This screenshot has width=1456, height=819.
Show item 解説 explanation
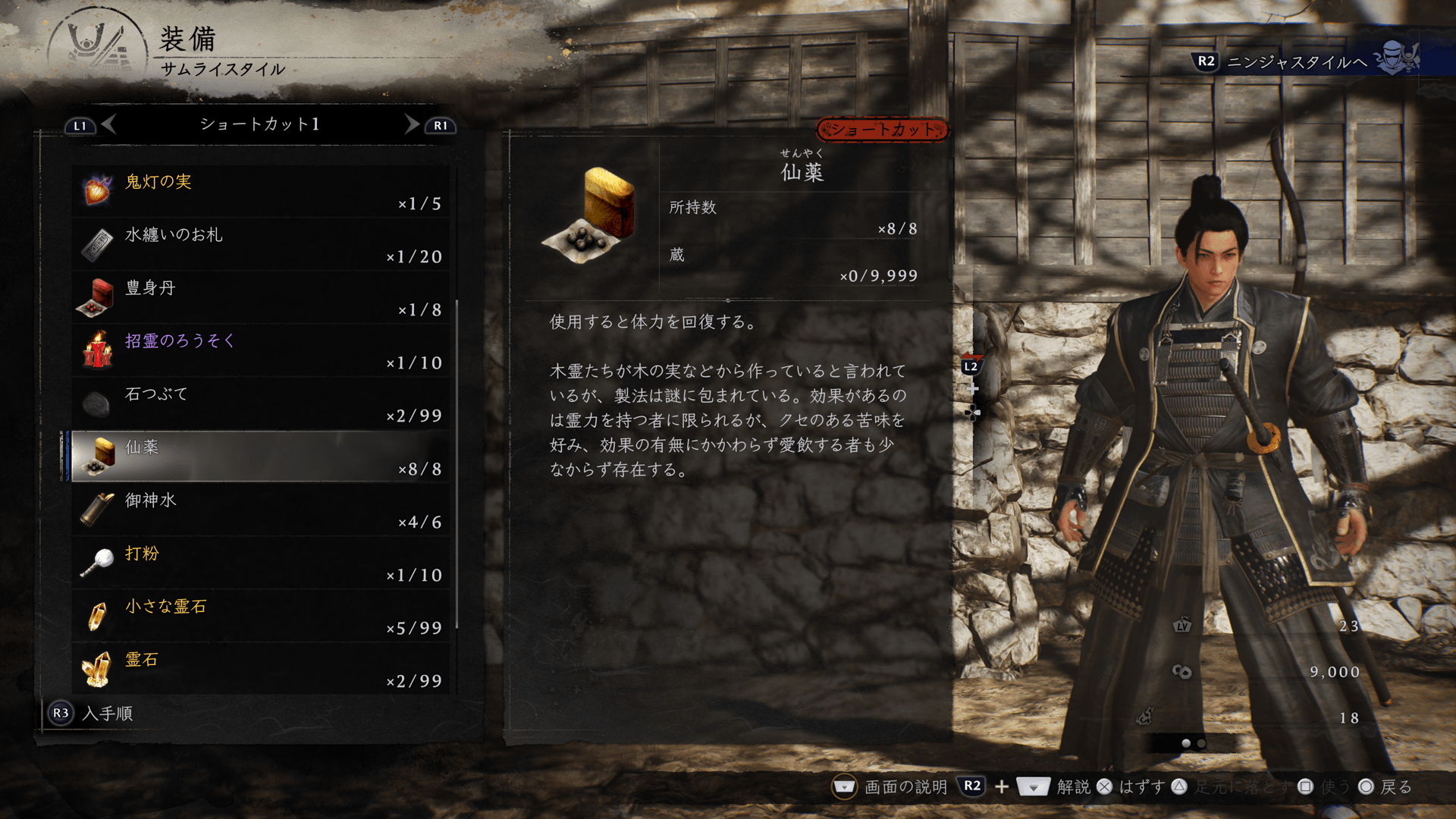point(1072,787)
